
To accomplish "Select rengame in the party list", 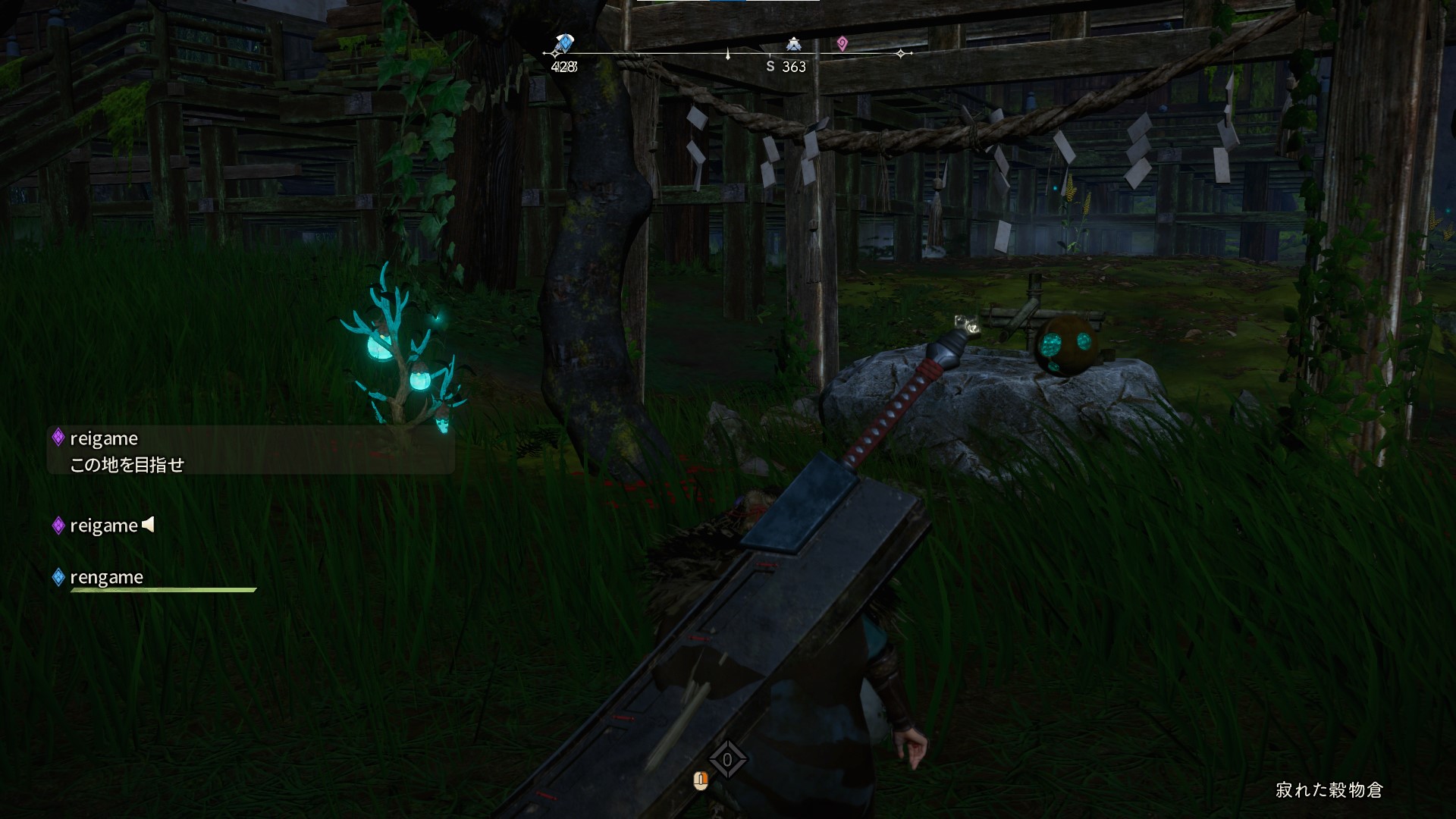I will [106, 578].
